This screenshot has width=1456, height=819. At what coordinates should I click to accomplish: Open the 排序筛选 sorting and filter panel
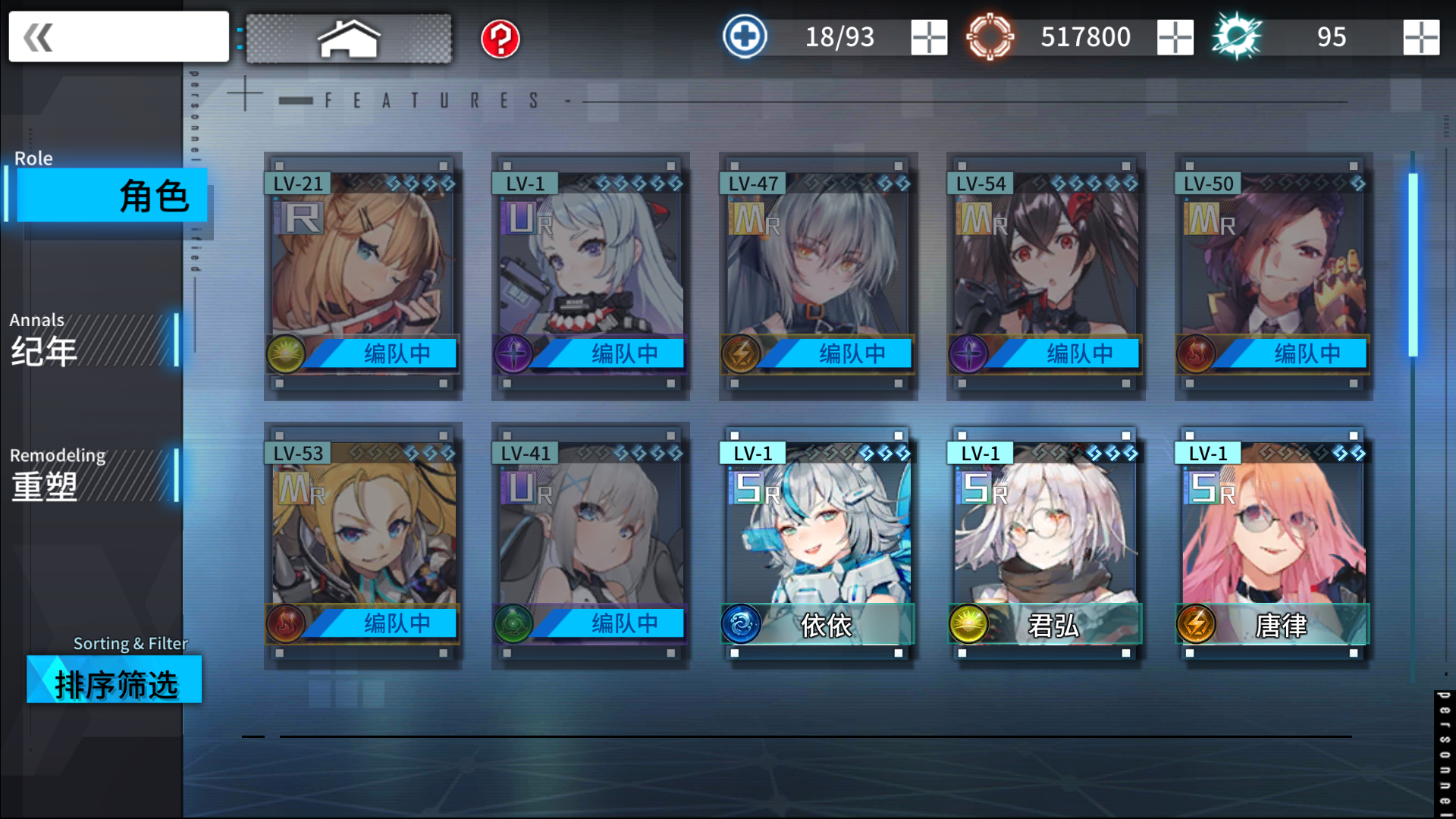(x=114, y=680)
